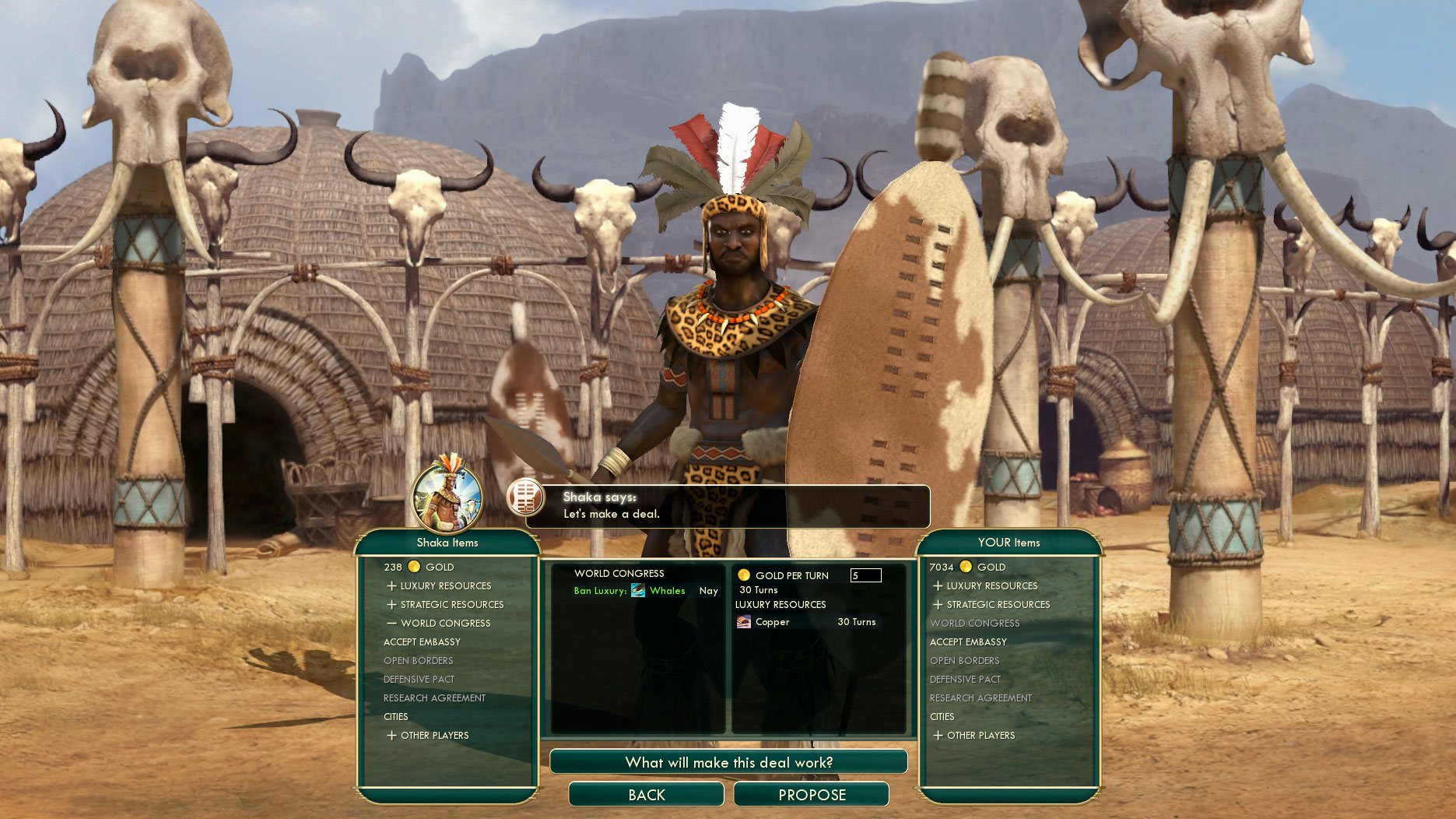The width and height of the screenshot is (1456, 819).
Task: Request Shaka's Accept Embassy option
Action: tap(422, 642)
